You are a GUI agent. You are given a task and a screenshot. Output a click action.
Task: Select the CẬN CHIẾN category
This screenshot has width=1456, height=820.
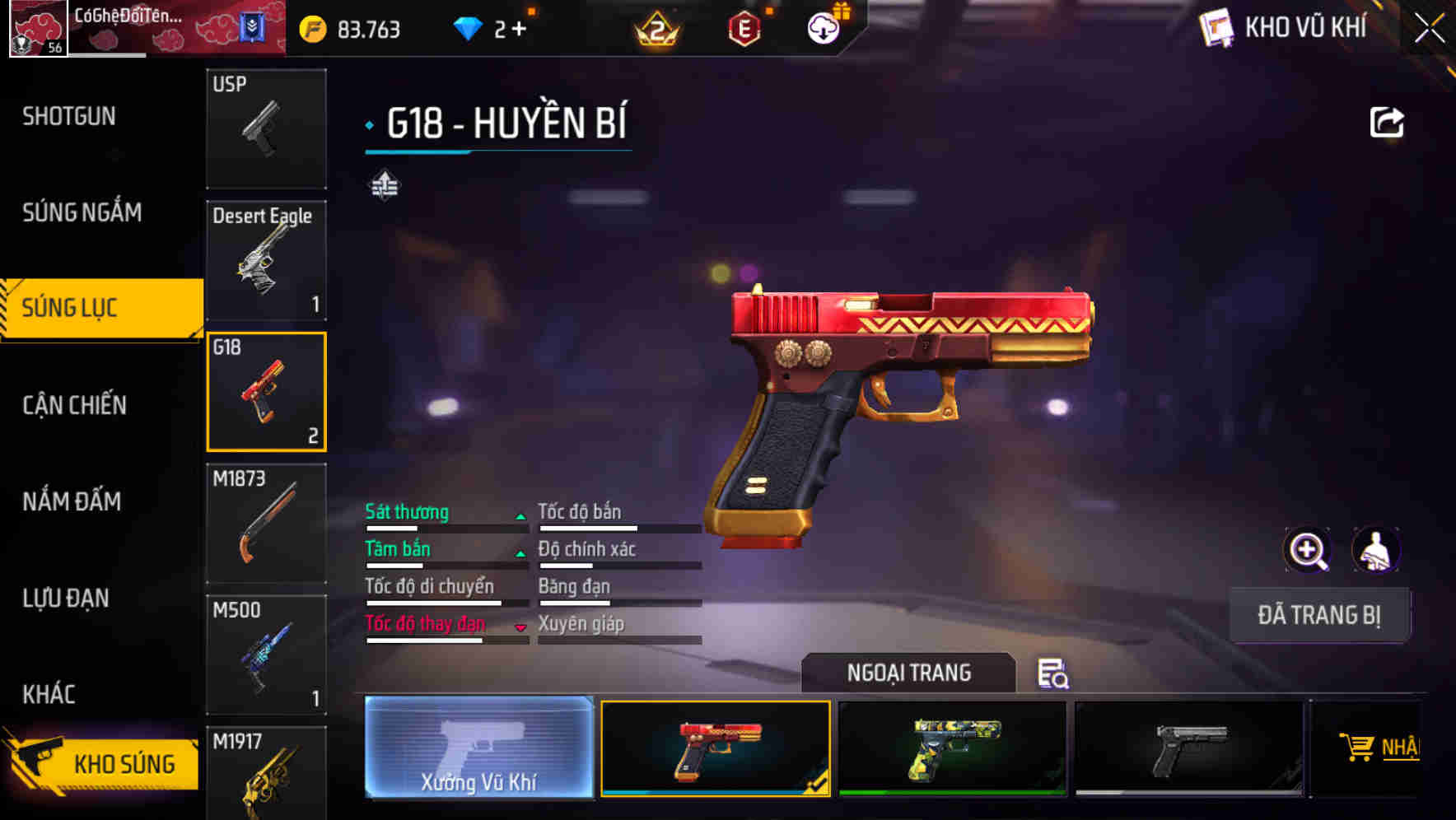coord(74,405)
